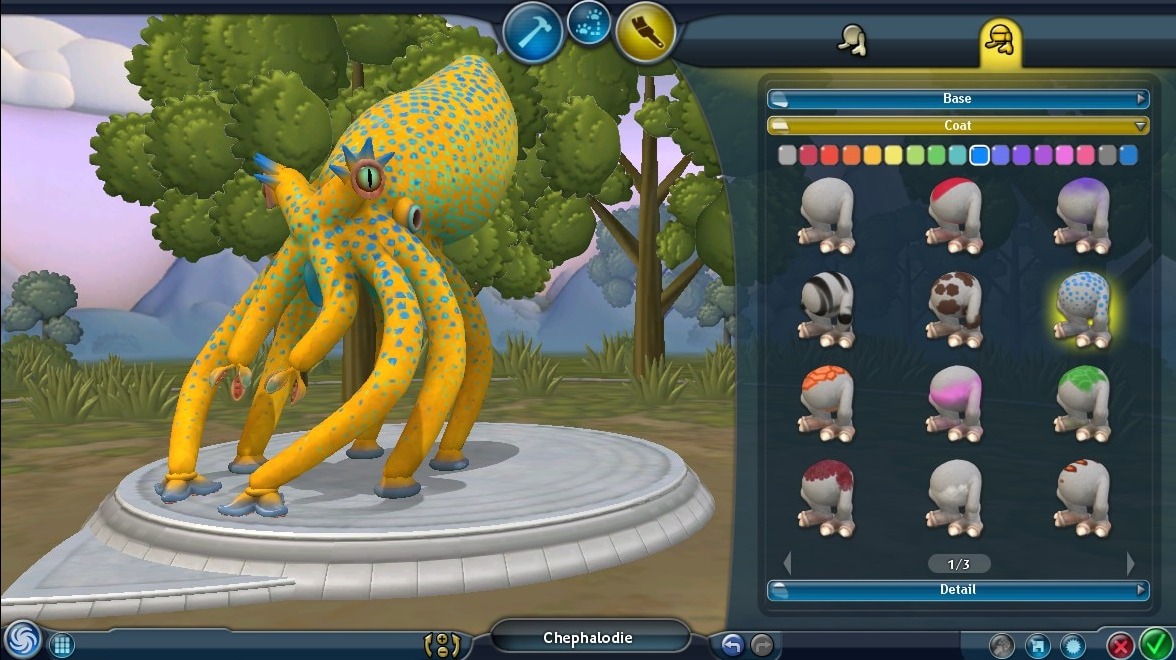This screenshot has width=1176, height=660.
Task: Choose the teal coat color swatch
Action: pyautogui.click(x=957, y=155)
